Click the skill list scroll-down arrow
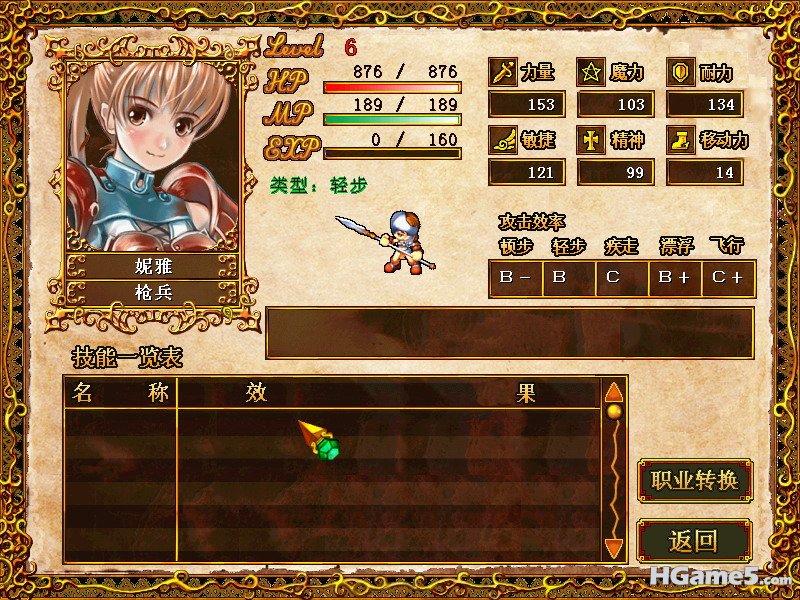This screenshot has height=600, width=800. tap(614, 548)
